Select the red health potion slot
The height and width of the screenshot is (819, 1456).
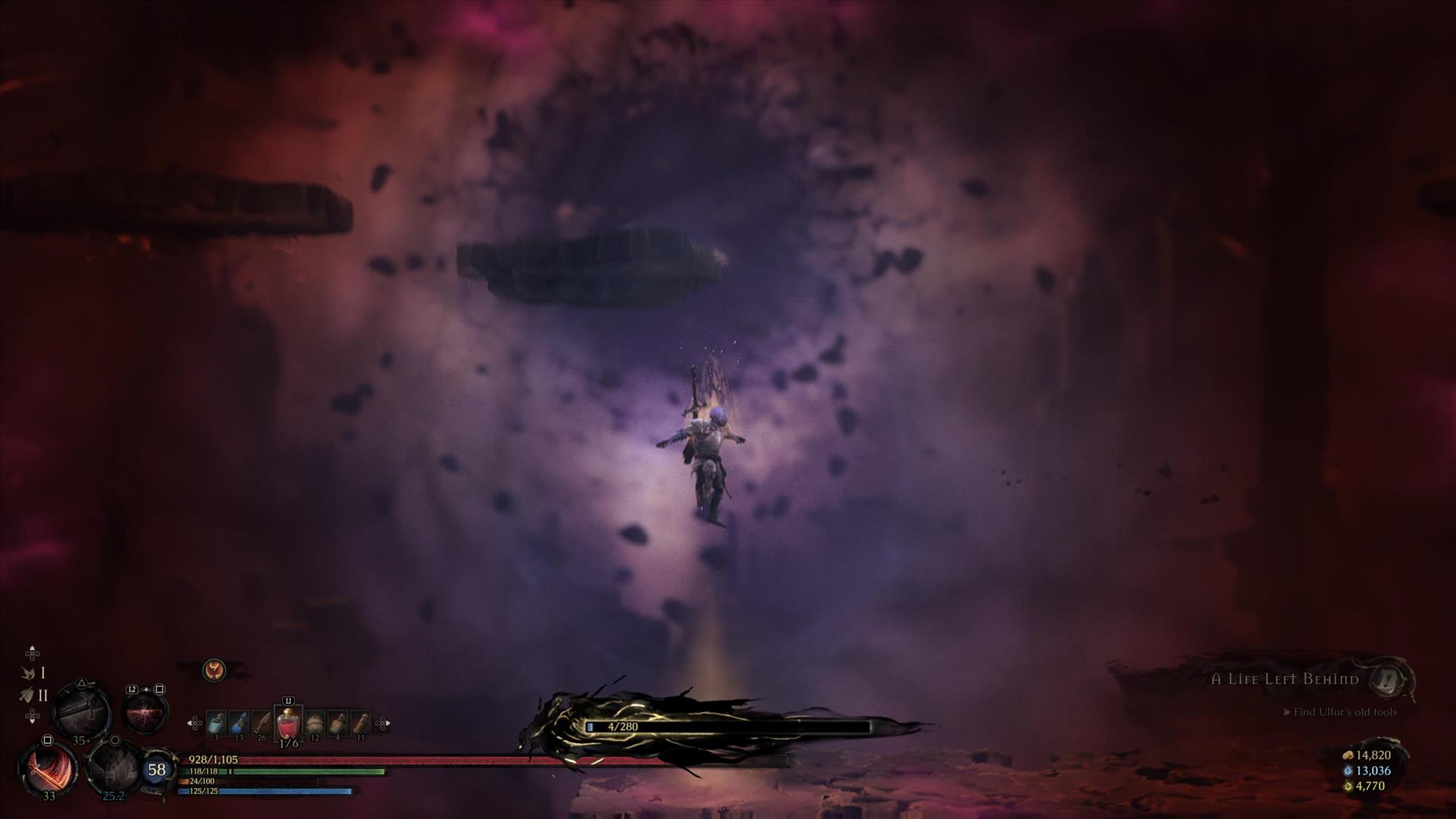(288, 724)
